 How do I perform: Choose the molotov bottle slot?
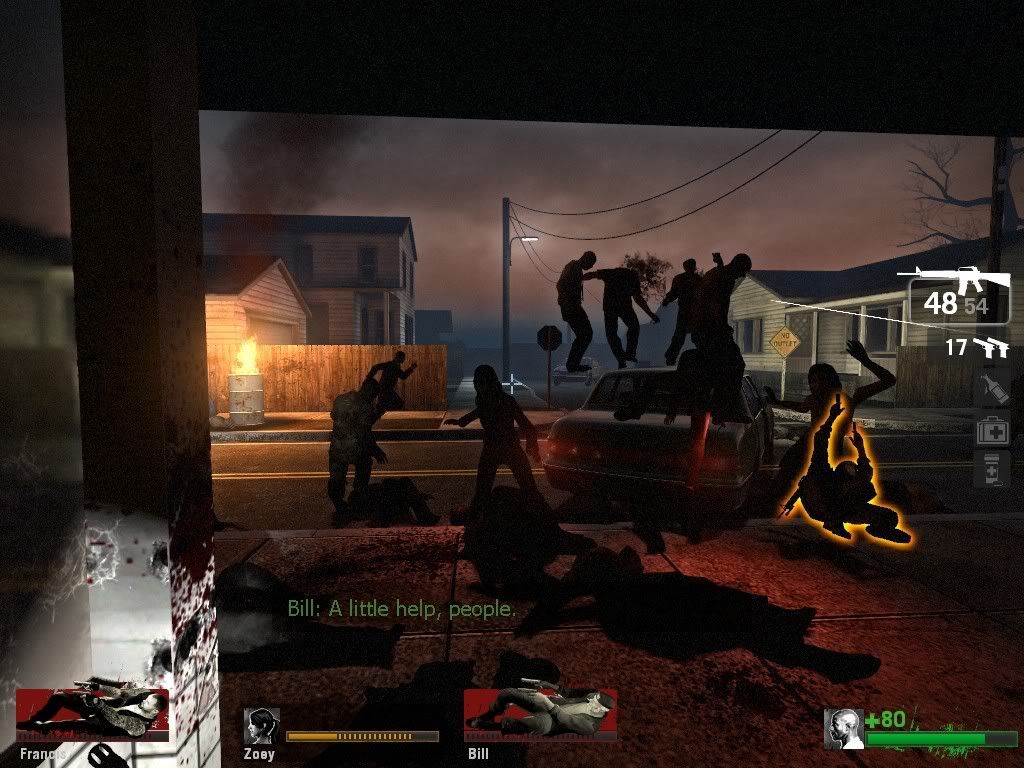(x=992, y=389)
